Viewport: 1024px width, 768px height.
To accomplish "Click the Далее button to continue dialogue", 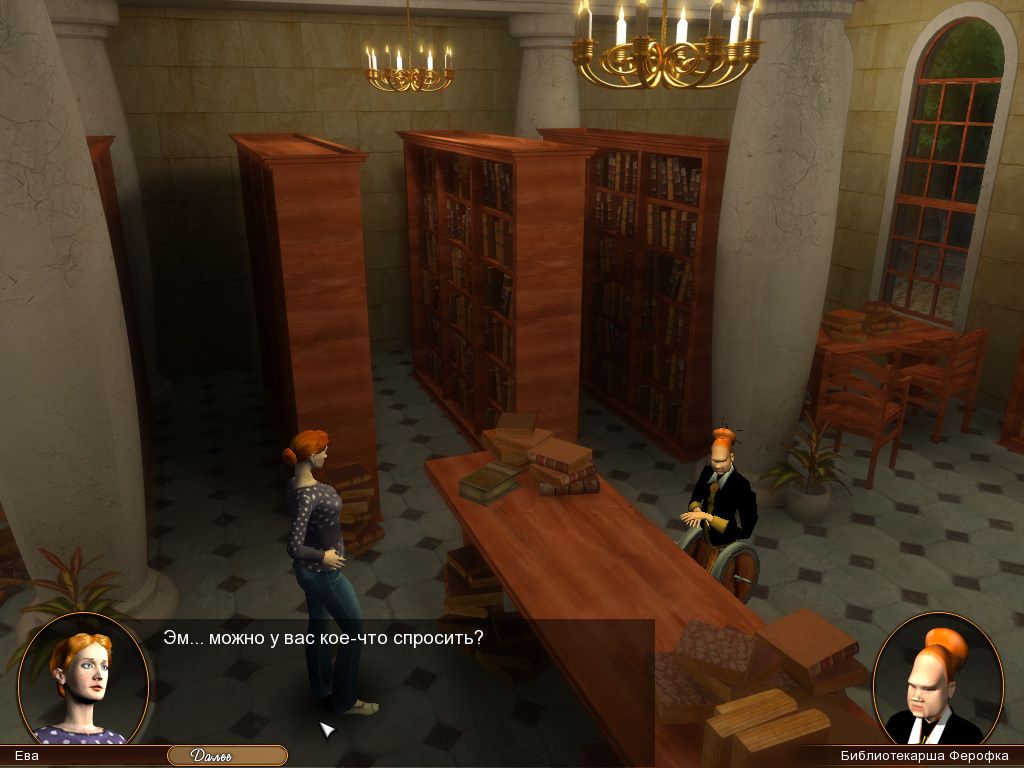I will [x=227, y=756].
